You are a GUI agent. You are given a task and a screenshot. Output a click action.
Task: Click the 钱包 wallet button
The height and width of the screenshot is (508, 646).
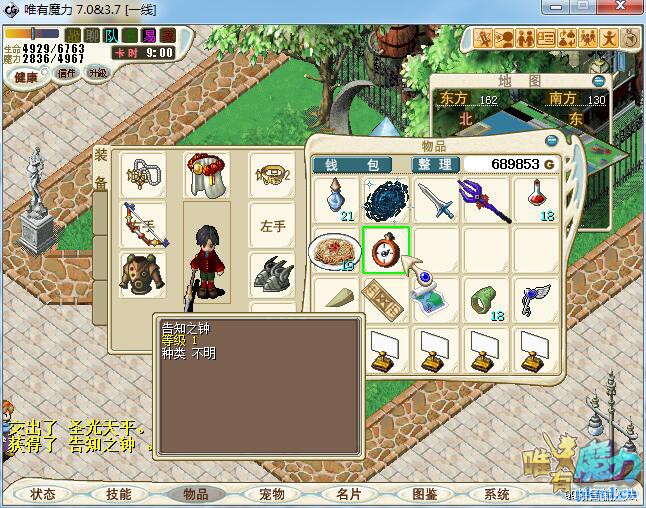pyautogui.click(x=359, y=164)
